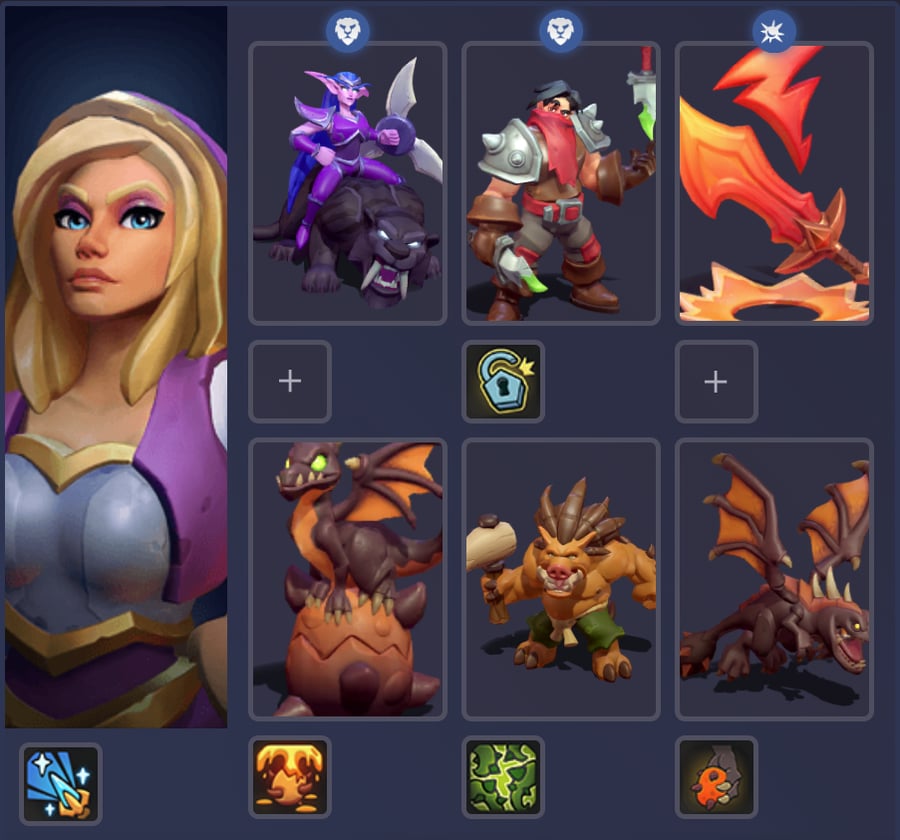Image resolution: width=900 pixels, height=840 pixels.
Task: Choose the Huntress riding a panther card
Action: point(347,183)
